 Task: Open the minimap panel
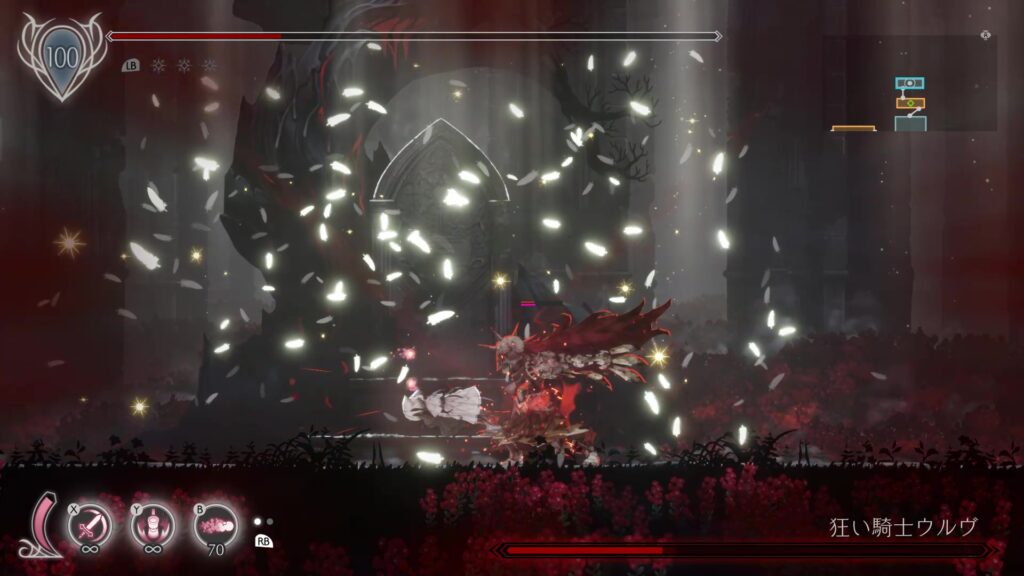909,84
